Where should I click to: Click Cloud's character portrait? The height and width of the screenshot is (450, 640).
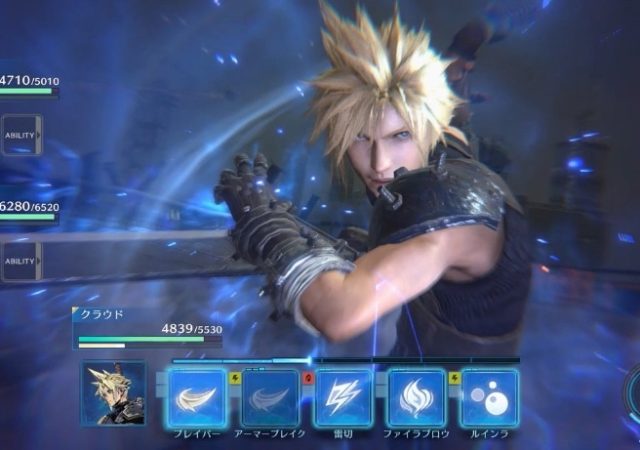point(112,394)
